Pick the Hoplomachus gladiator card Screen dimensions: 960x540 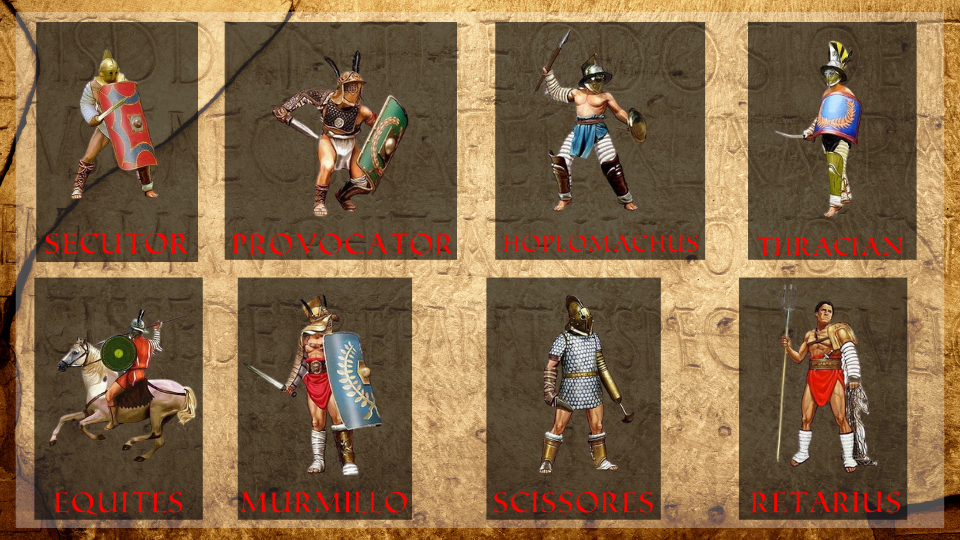pyautogui.click(x=599, y=140)
